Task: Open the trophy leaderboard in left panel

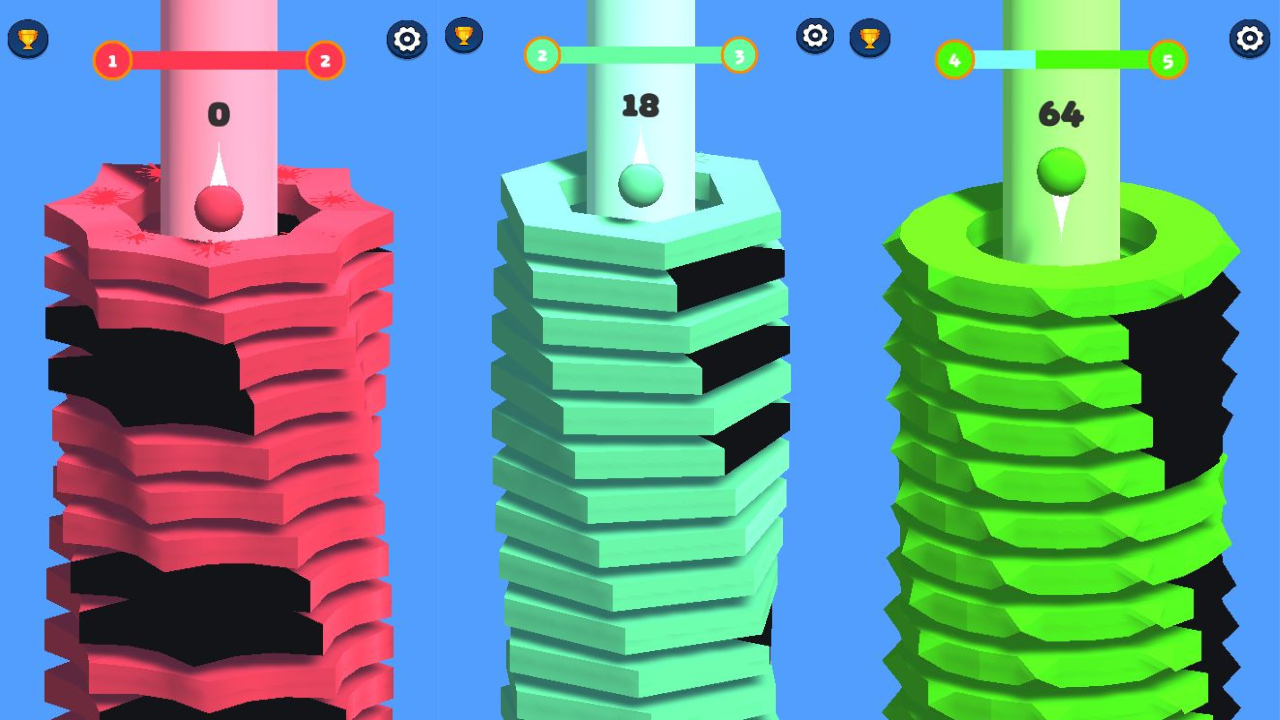Action: 27,36
